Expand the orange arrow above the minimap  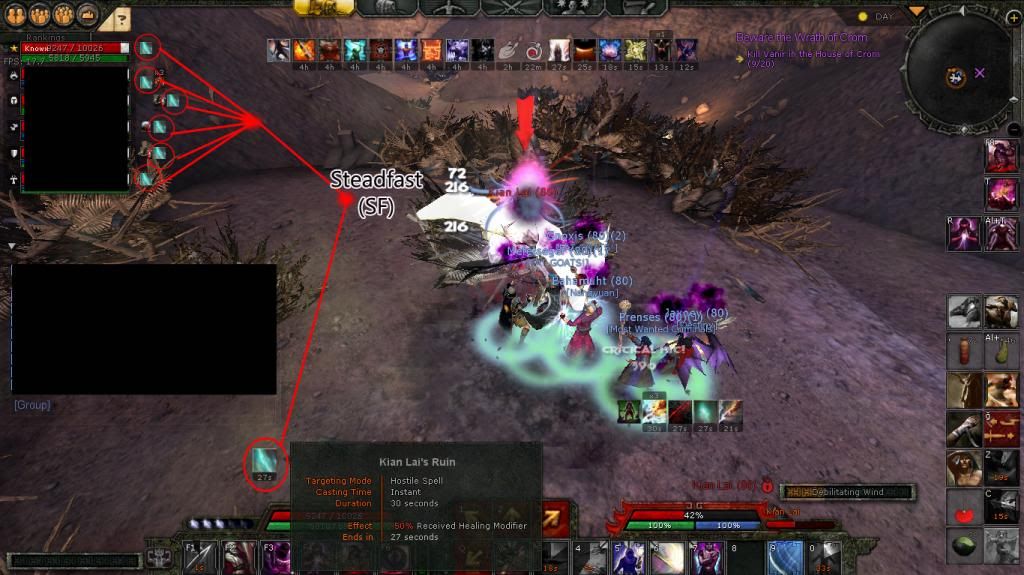(x=916, y=11)
